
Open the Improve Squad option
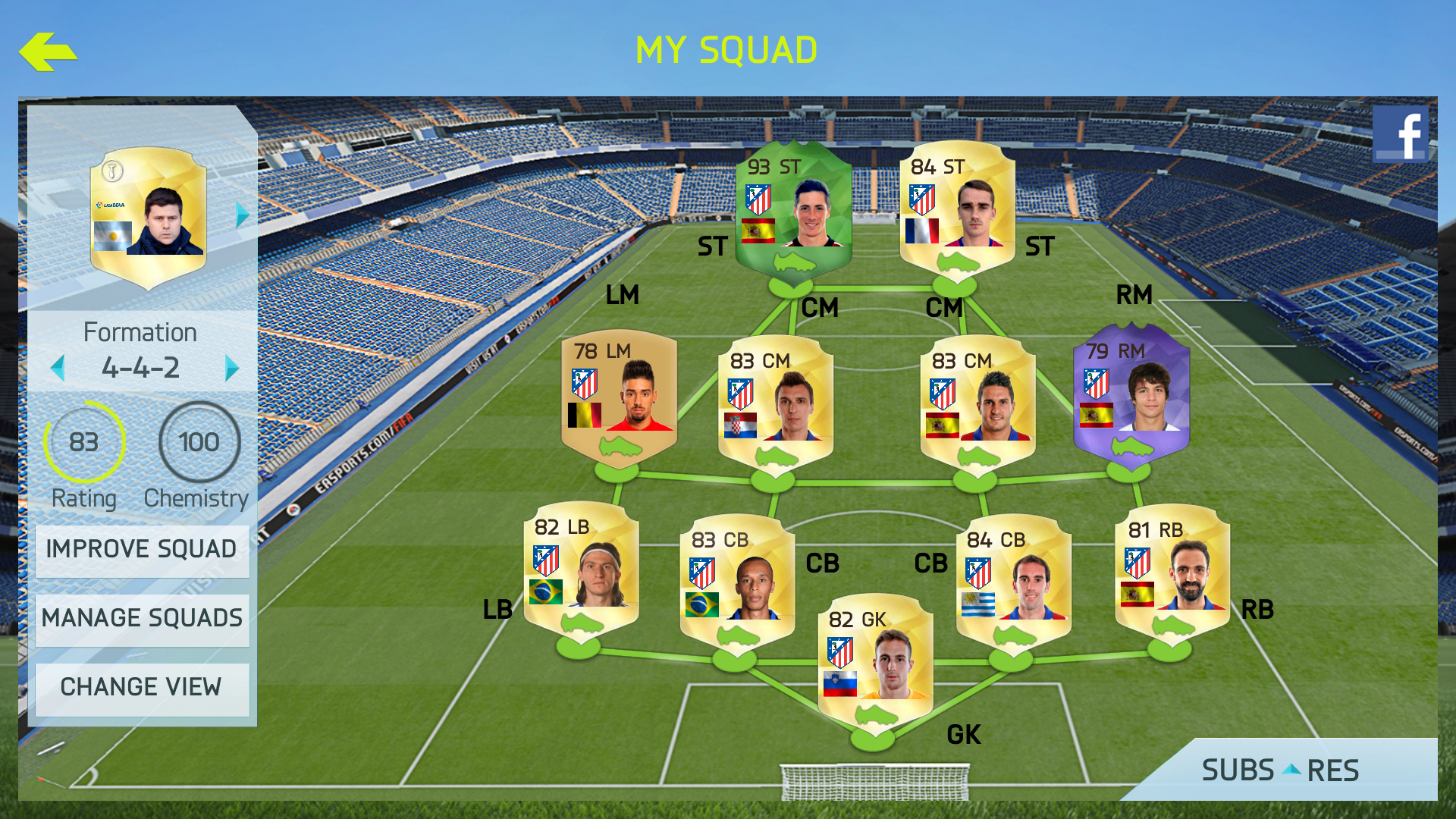click(x=142, y=550)
